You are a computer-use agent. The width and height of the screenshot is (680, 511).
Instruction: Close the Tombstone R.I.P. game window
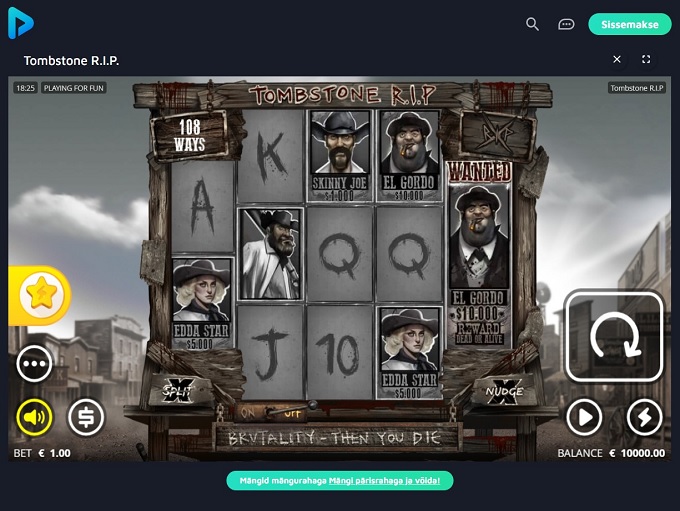617,60
